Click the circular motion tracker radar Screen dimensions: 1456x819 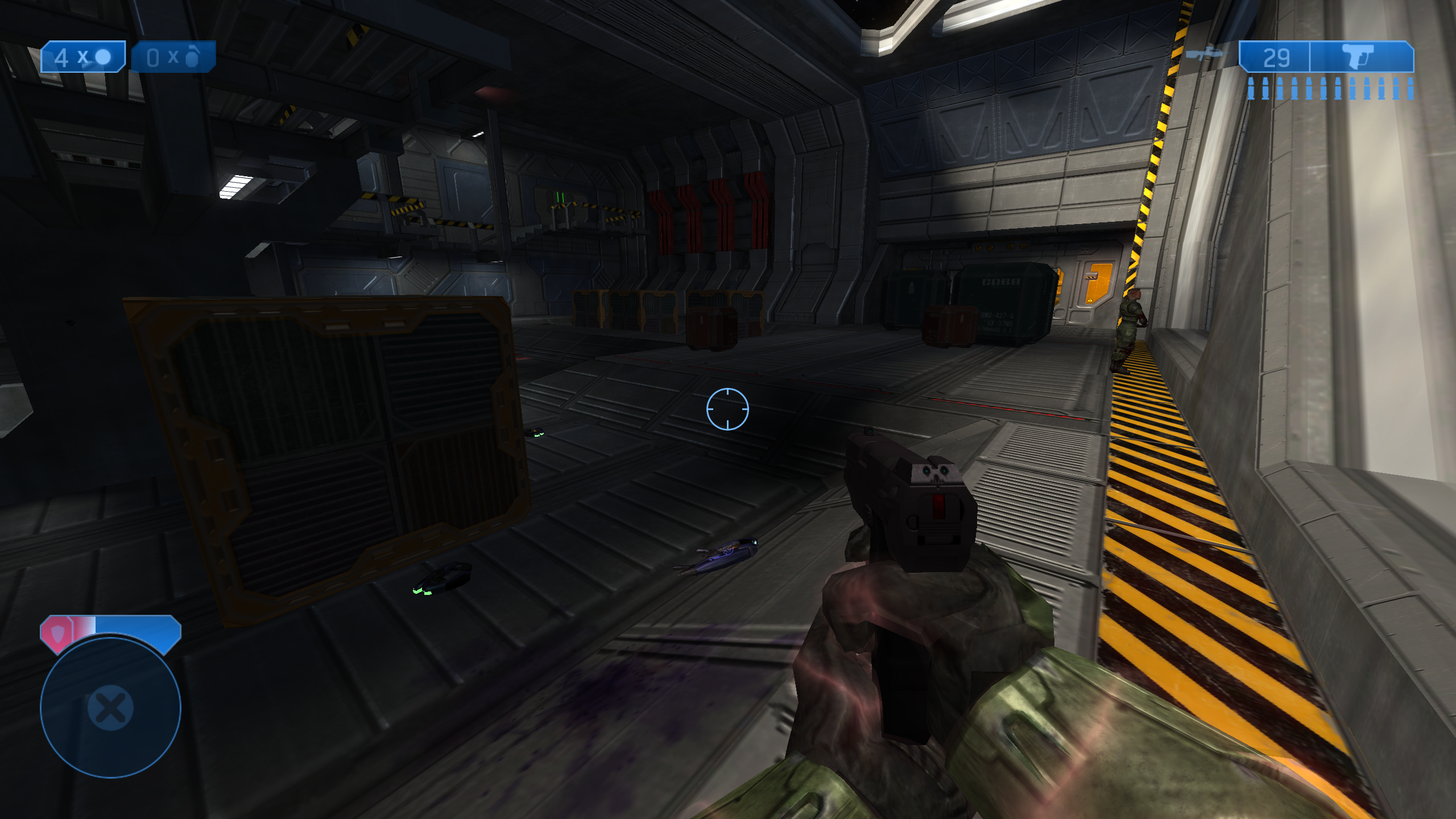click(110, 708)
